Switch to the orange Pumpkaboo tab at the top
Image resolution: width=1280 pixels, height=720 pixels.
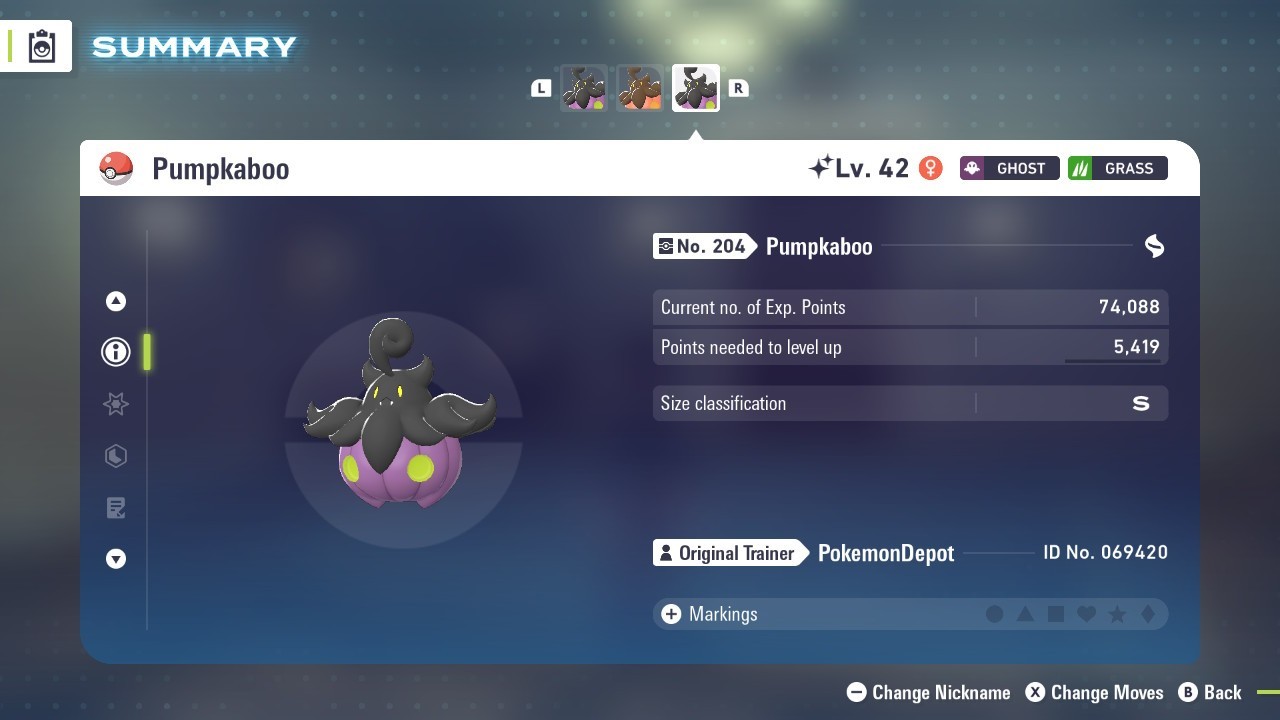click(639, 87)
